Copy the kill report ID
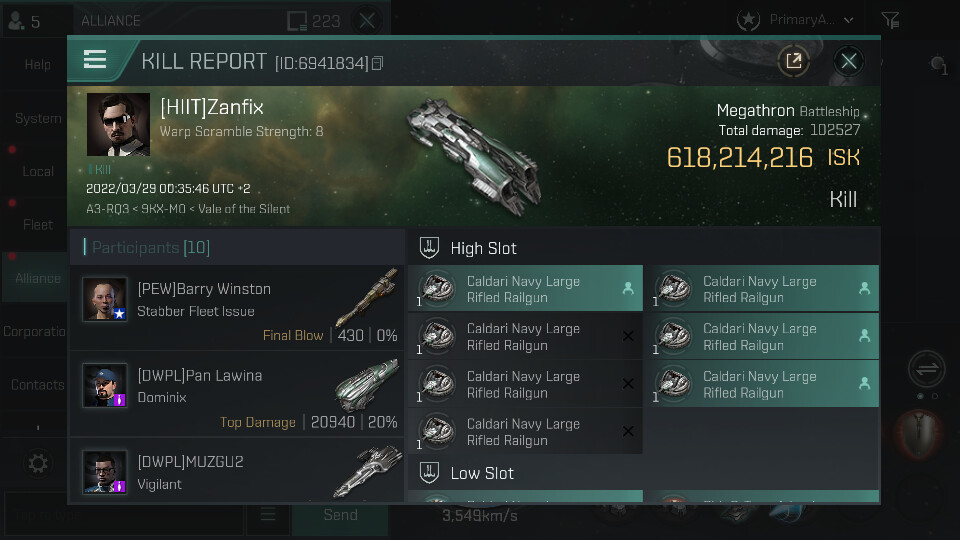The height and width of the screenshot is (540, 960). click(378, 64)
